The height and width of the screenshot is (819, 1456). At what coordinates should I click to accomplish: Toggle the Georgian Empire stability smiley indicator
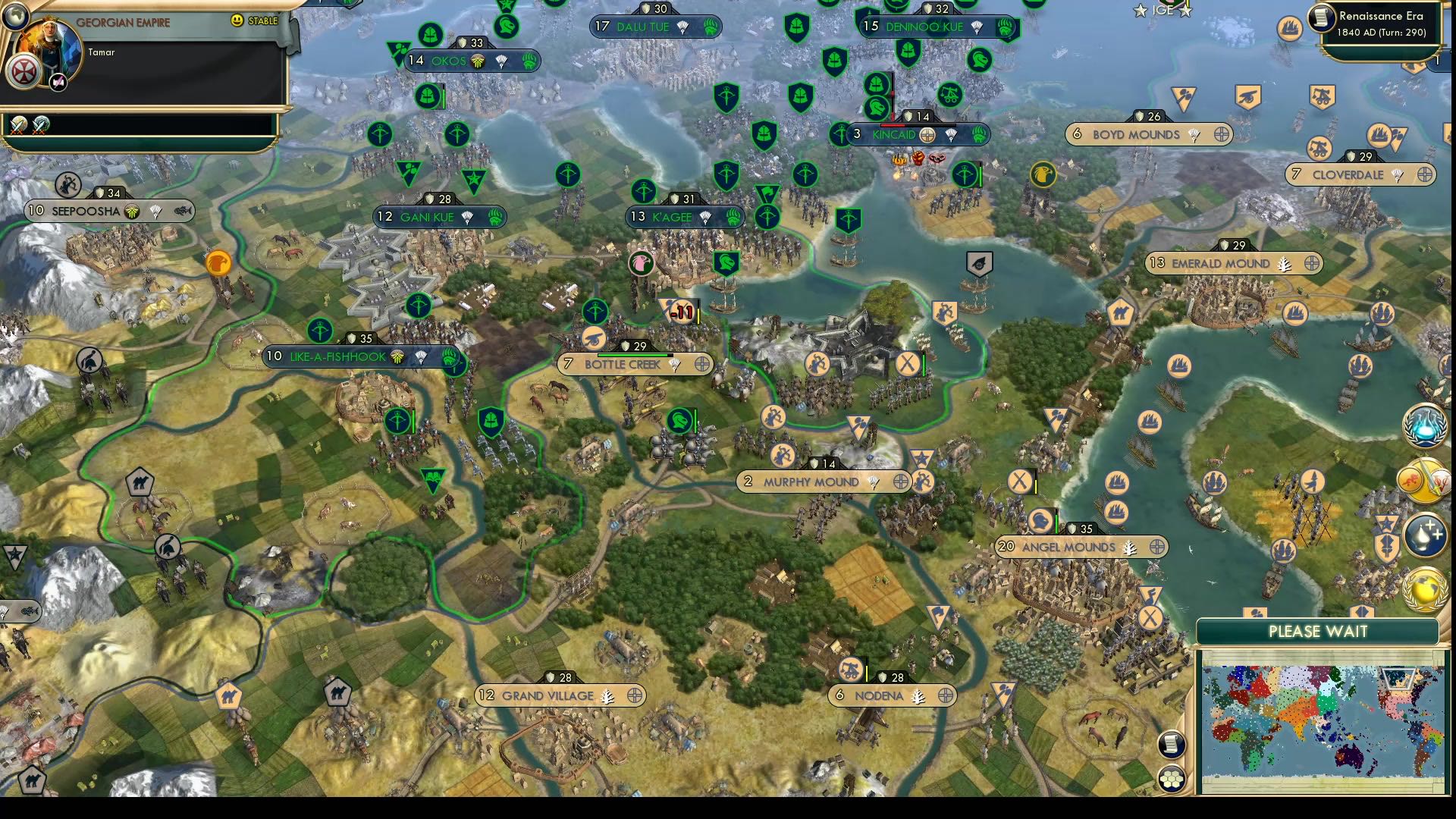(x=236, y=20)
